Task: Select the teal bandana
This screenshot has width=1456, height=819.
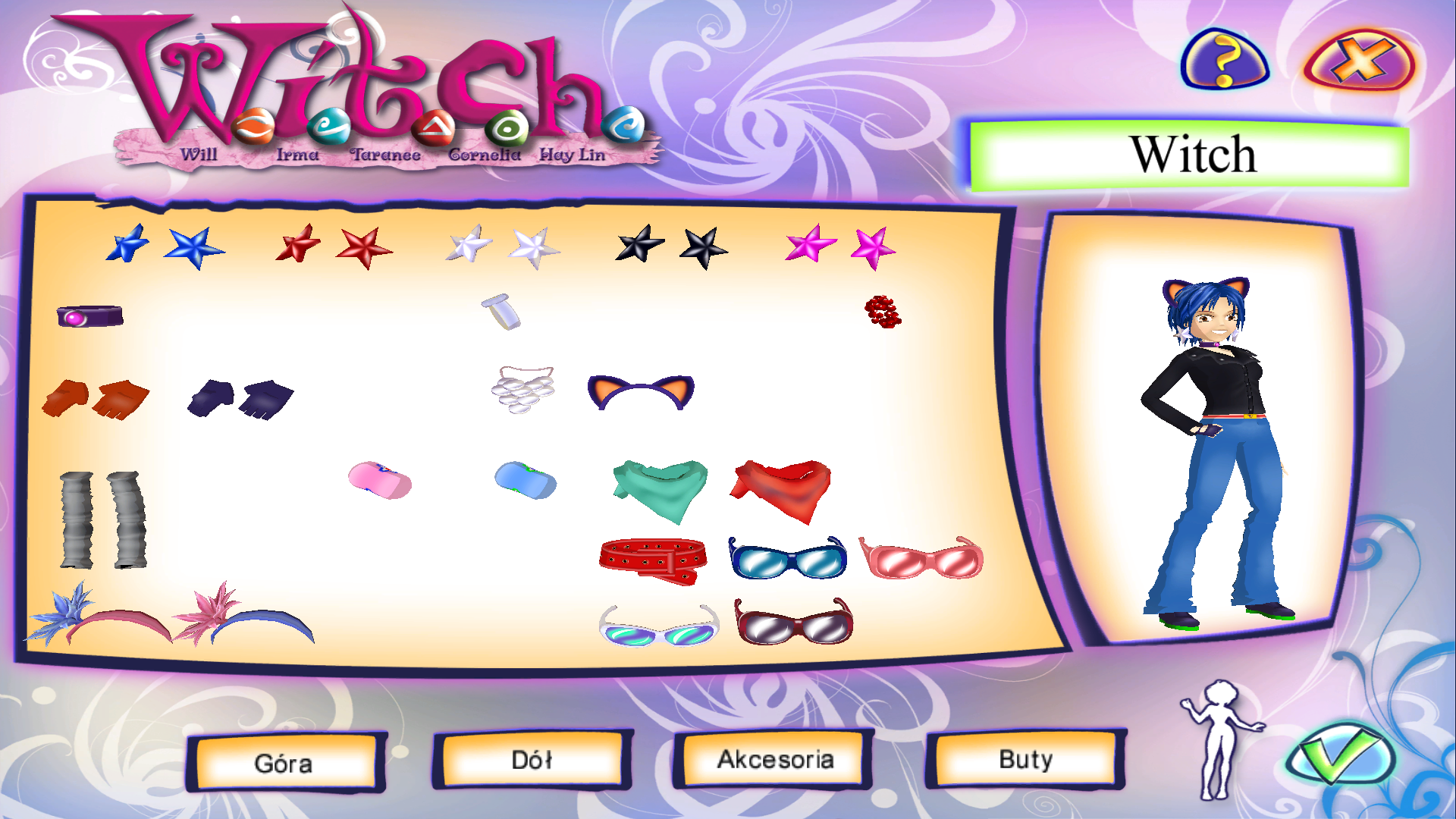Action: tap(657, 485)
